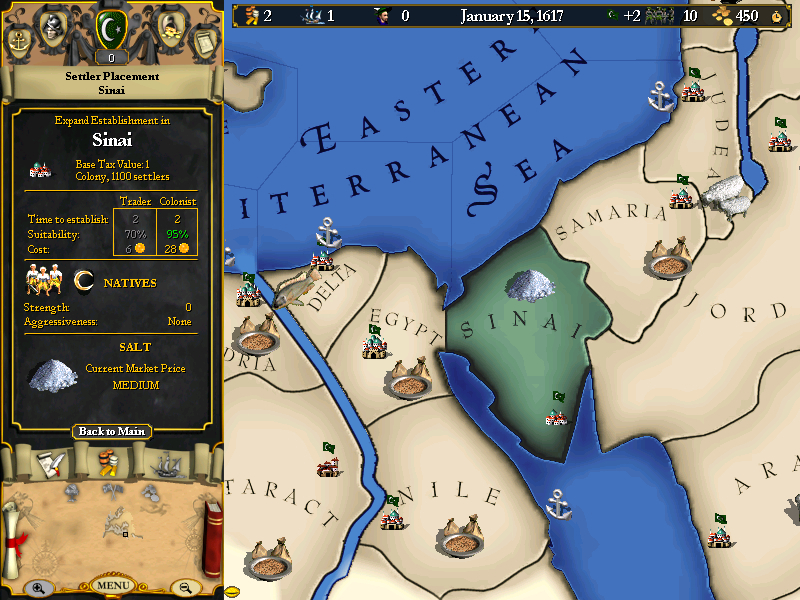Select the sailing ship icon

coord(165,464)
